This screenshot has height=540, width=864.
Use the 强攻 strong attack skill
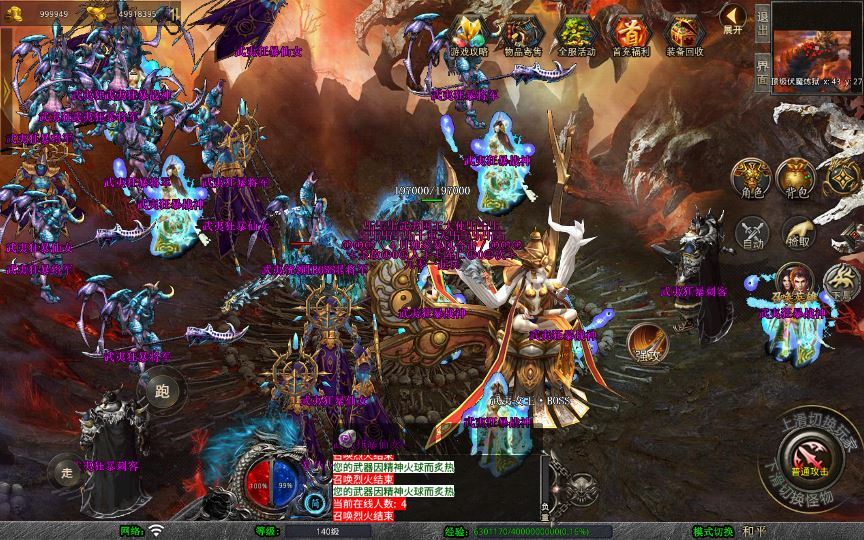[648, 343]
